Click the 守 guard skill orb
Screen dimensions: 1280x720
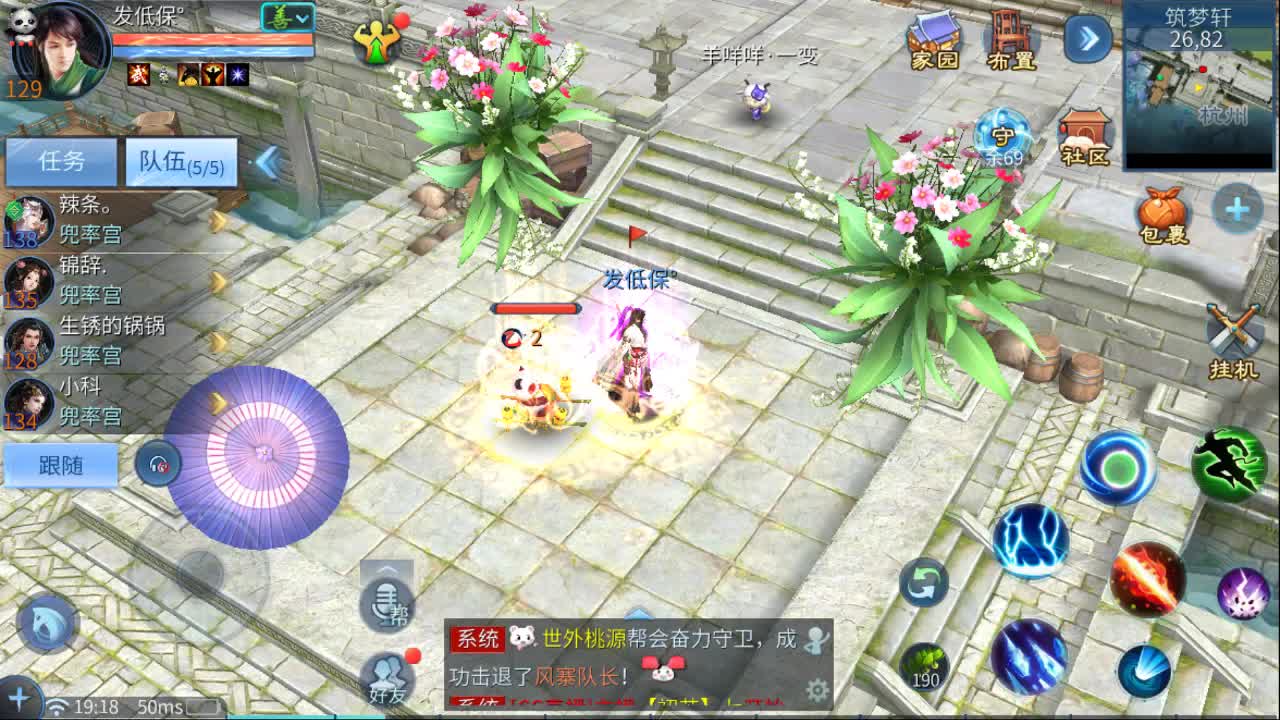pyautogui.click(x=1005, y=135)
